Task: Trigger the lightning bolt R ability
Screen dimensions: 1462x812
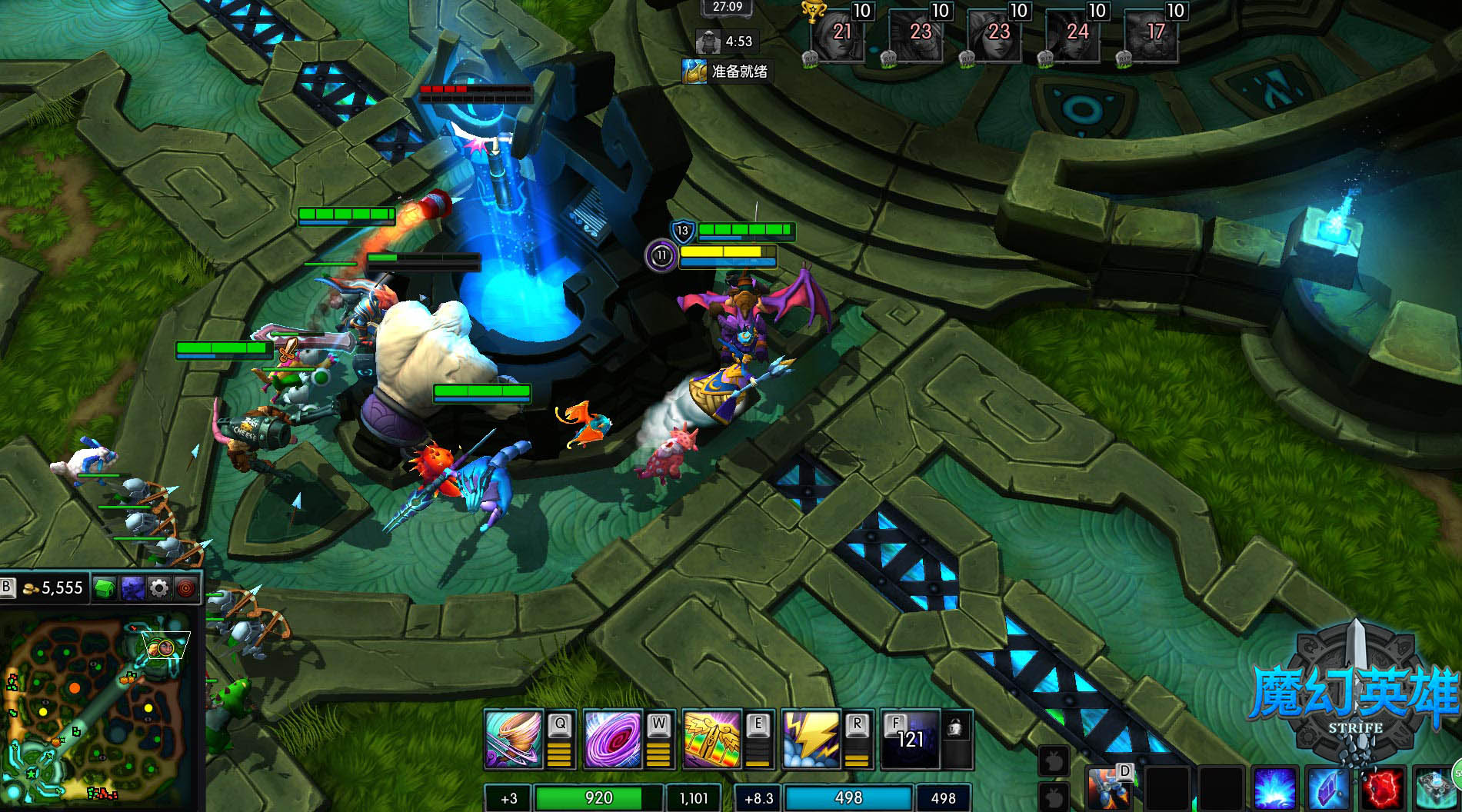Action: pos(811,740)
